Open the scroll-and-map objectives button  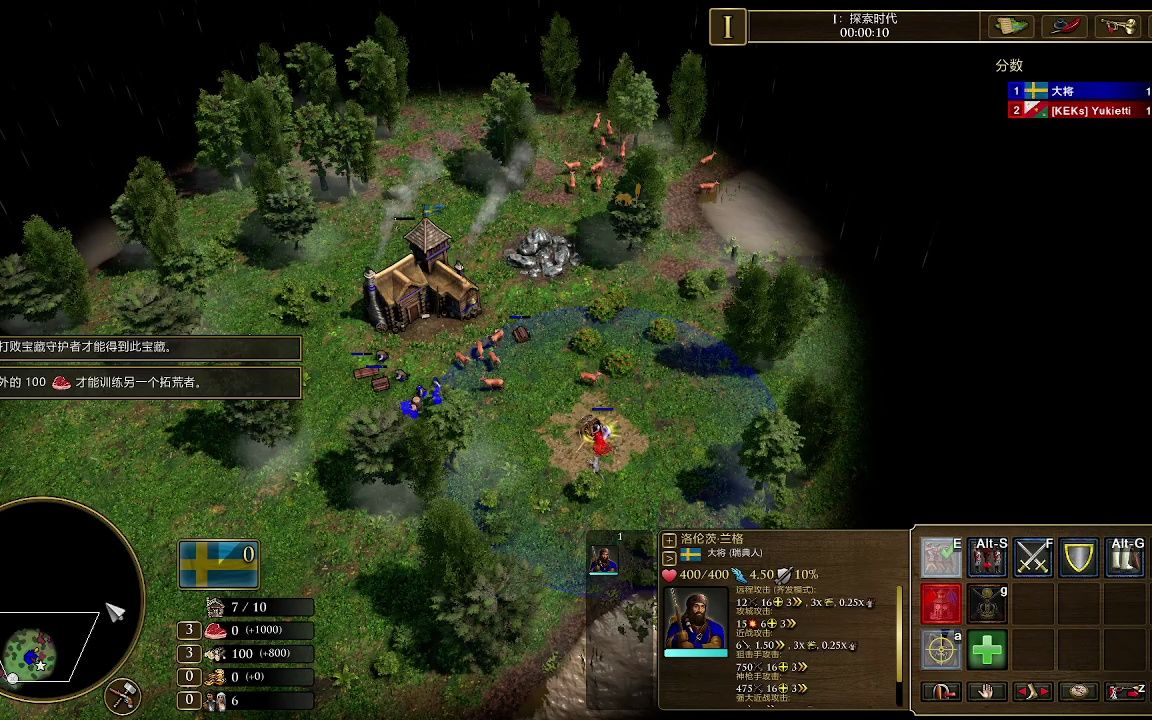pos(1010,27)
